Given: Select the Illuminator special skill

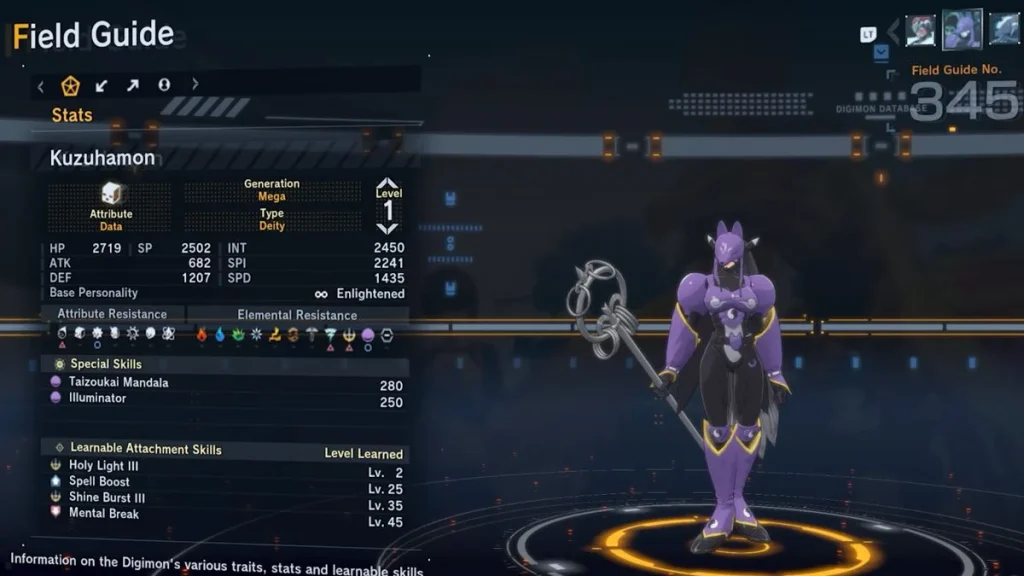Looking at the screenshot, I should pos(97,398).
